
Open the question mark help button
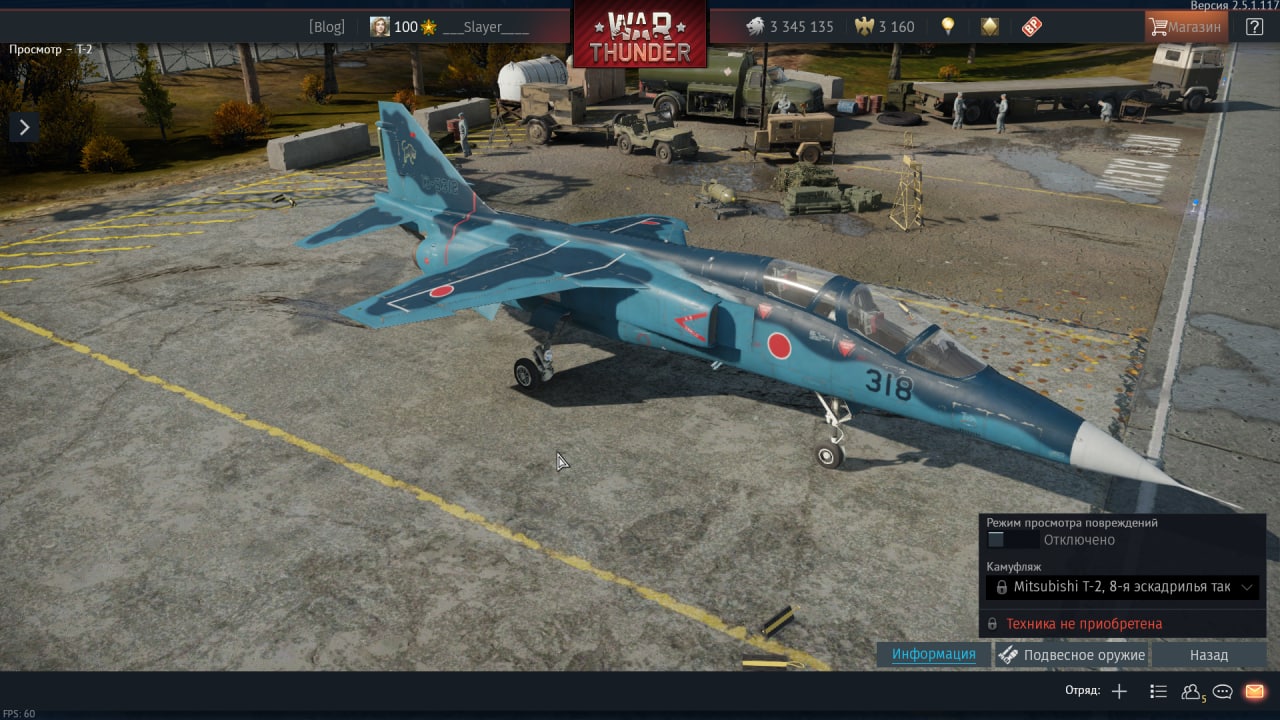1254,27
